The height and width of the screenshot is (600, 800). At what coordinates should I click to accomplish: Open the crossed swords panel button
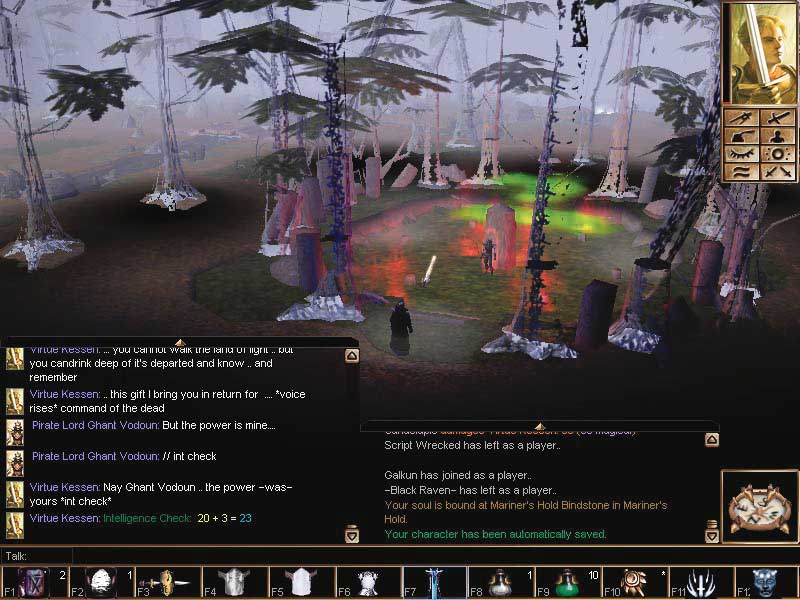[x=775, y=172]
